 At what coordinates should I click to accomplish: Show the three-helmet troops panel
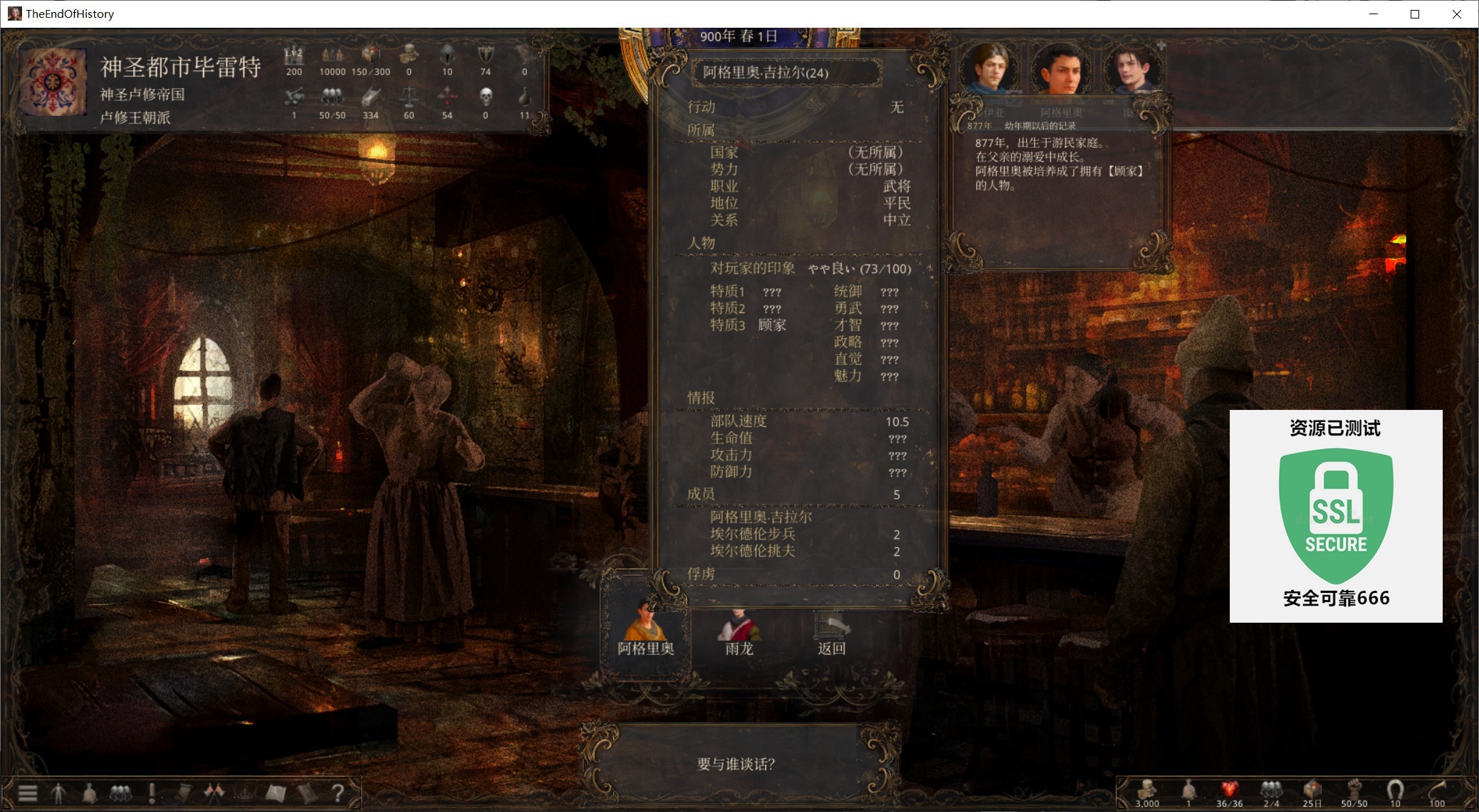click(x=120, y=793)
